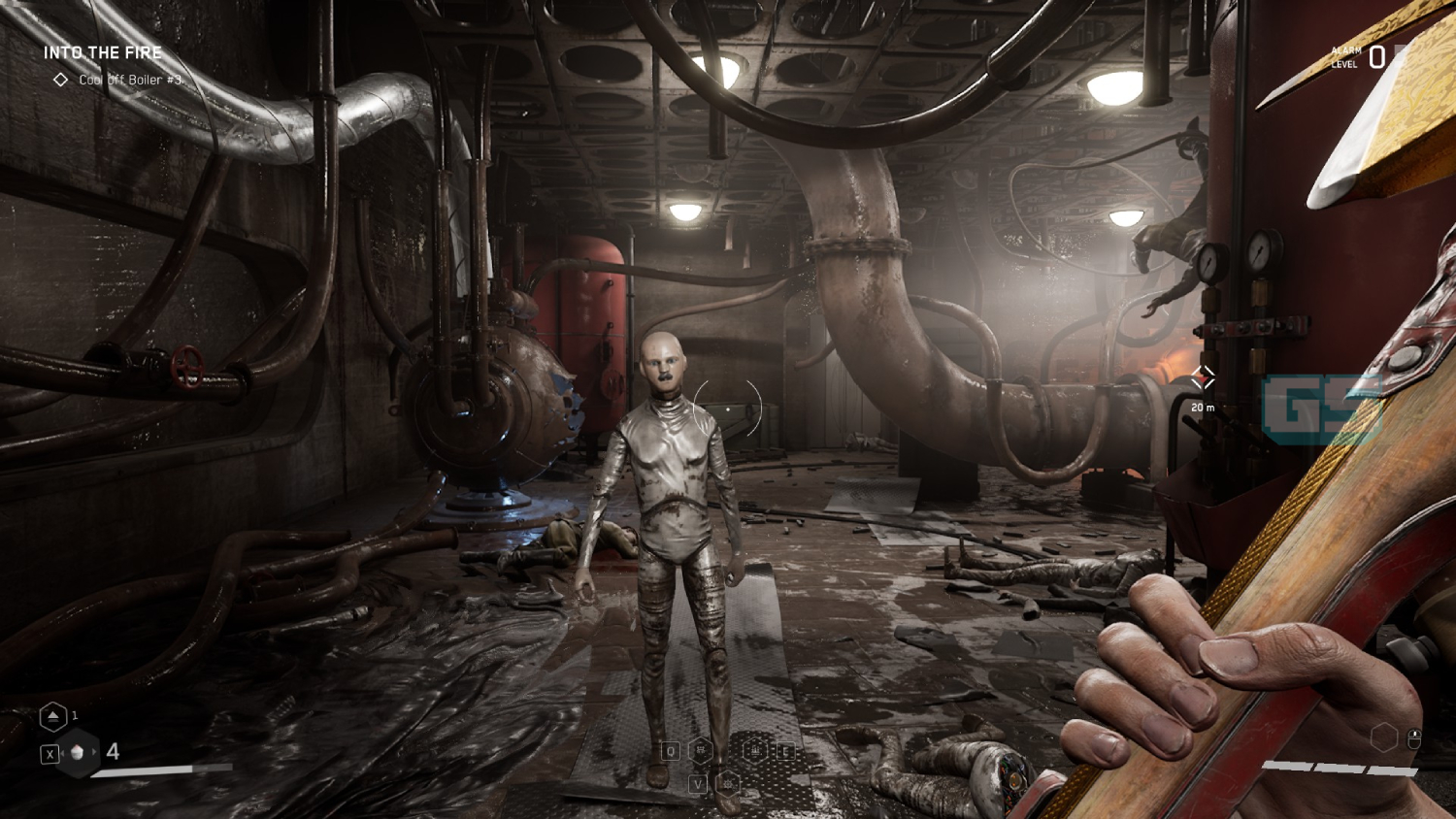This screenshot has width=1456, height=819.
Task: Click the V key prompt button
Action: pos(698,784)
